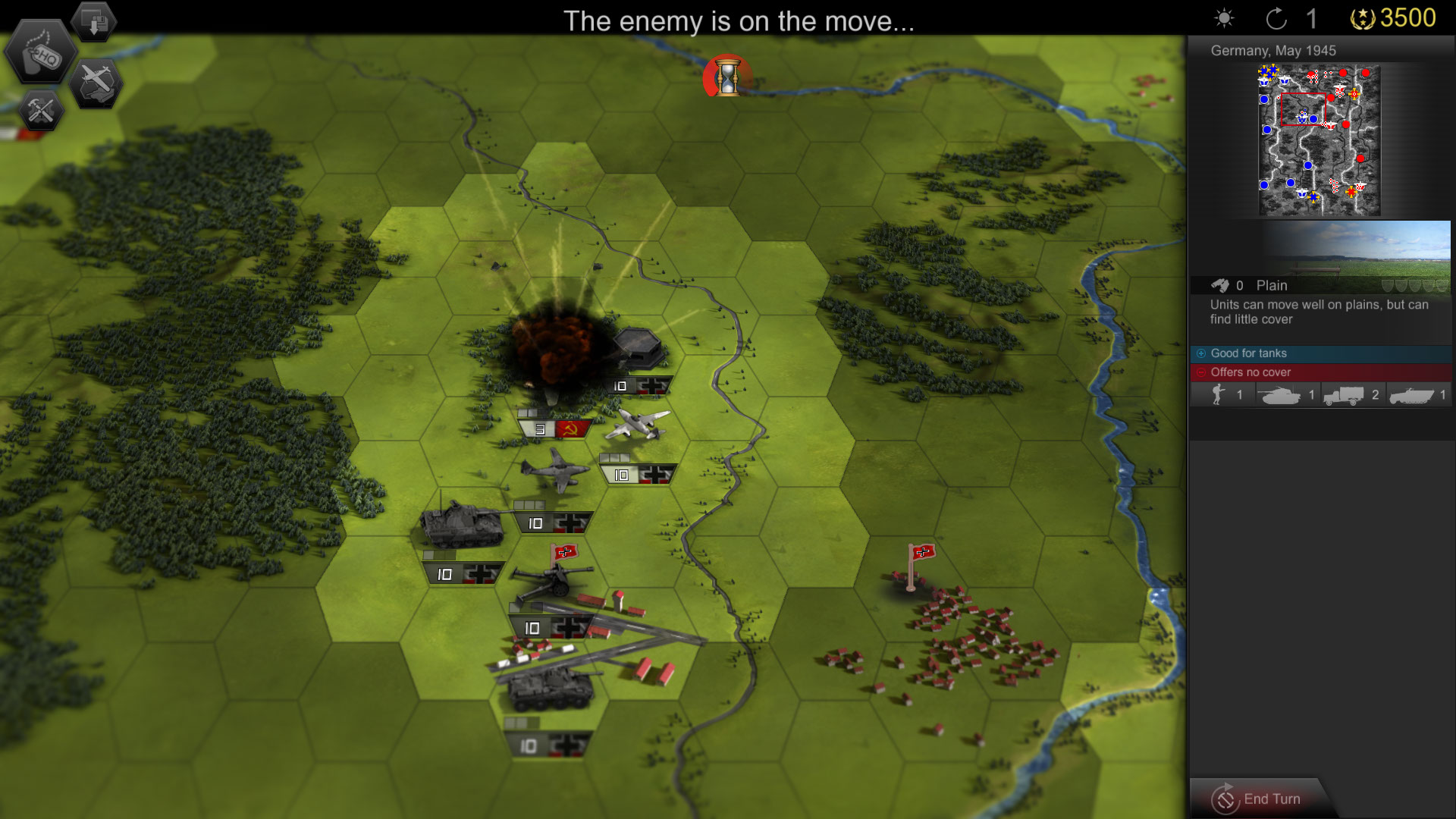Click the 'Germany, May 1945' header
Screen dimensions: 1456x819
1272,51
